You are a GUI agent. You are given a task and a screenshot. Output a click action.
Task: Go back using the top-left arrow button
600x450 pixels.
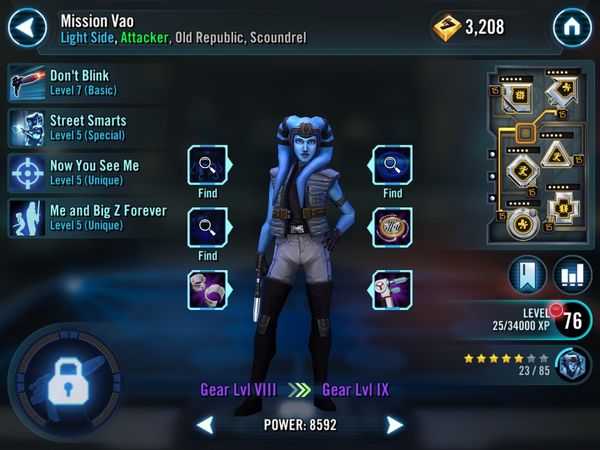click(x=28, y=23)
